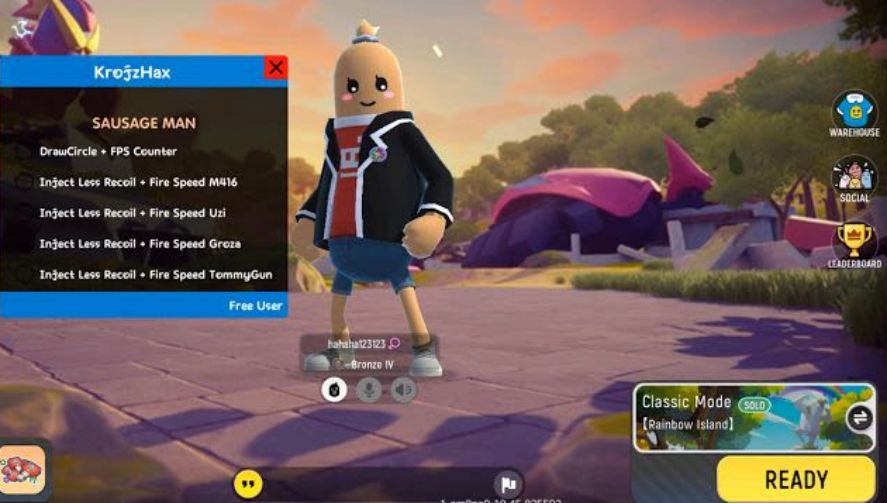Image resolution: width=887 pixels, height=503 pixels.
Task: Inspect player hahaha123123 with the magnifier
Action: pos(394,344)
